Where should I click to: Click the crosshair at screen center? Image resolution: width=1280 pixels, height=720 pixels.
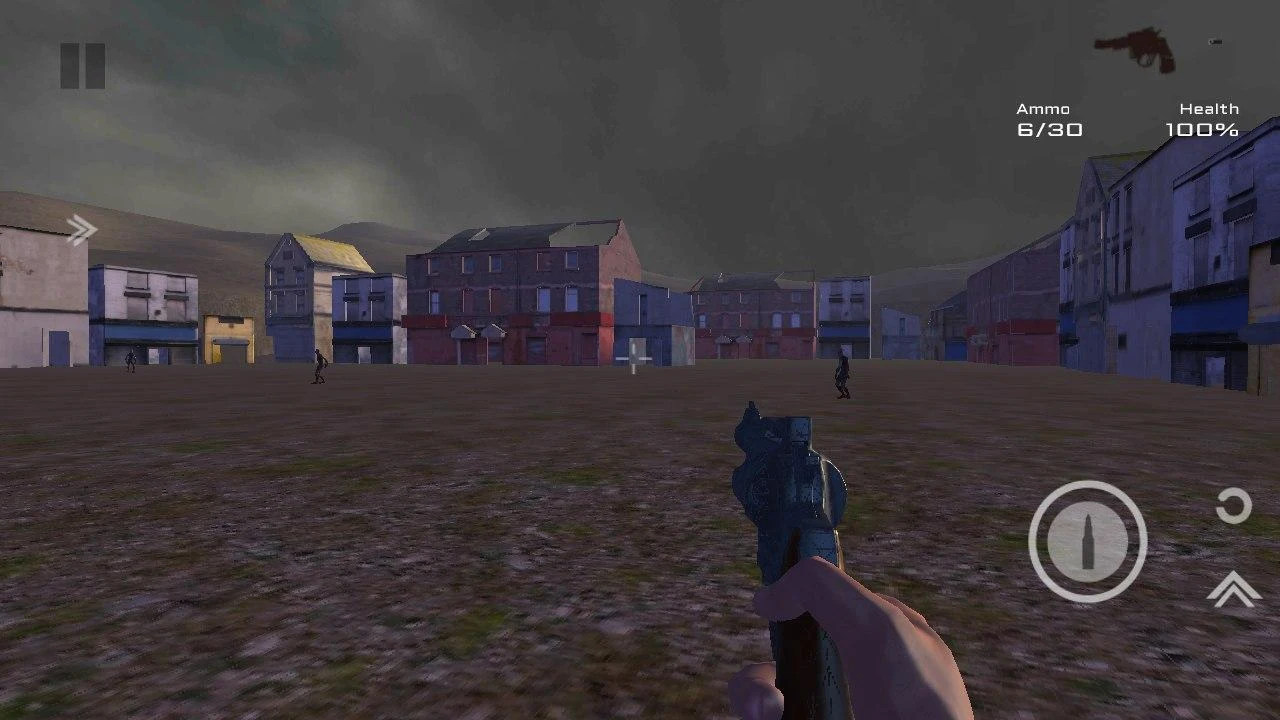[x=633, y=358]
